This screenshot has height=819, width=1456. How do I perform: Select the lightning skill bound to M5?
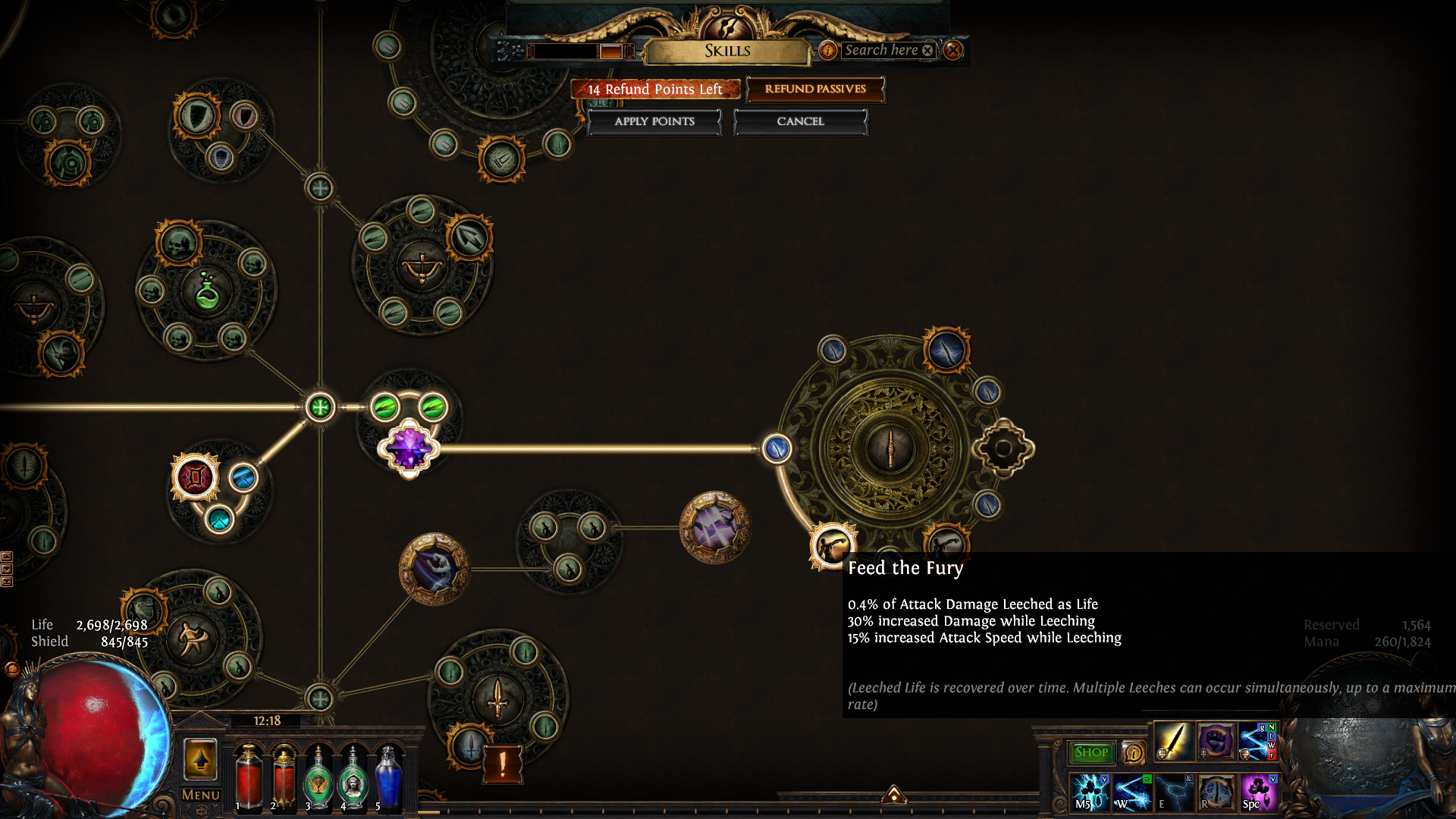(x=1090, y=792)
